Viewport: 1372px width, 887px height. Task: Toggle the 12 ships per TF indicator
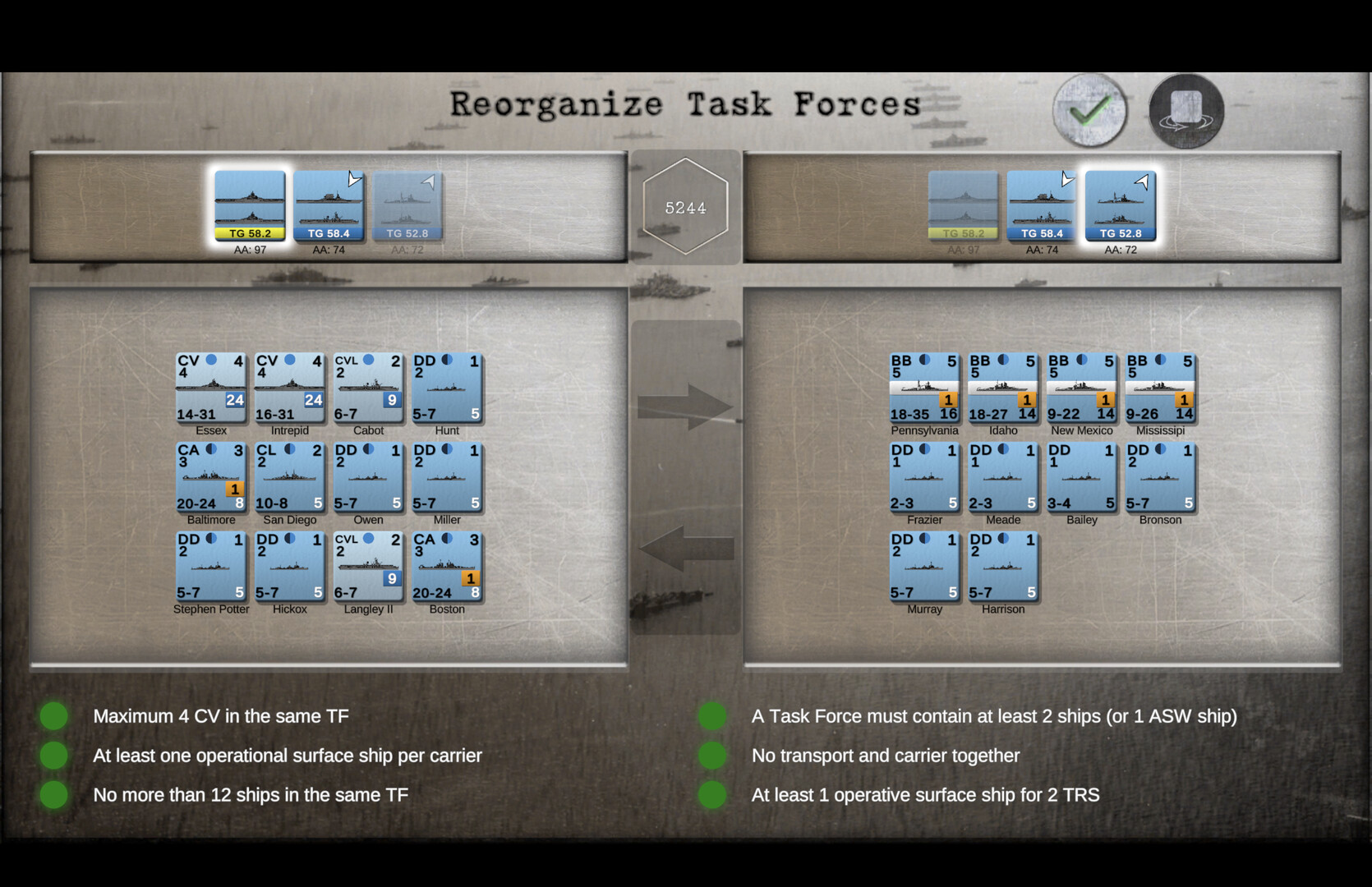tap(54, 794)
